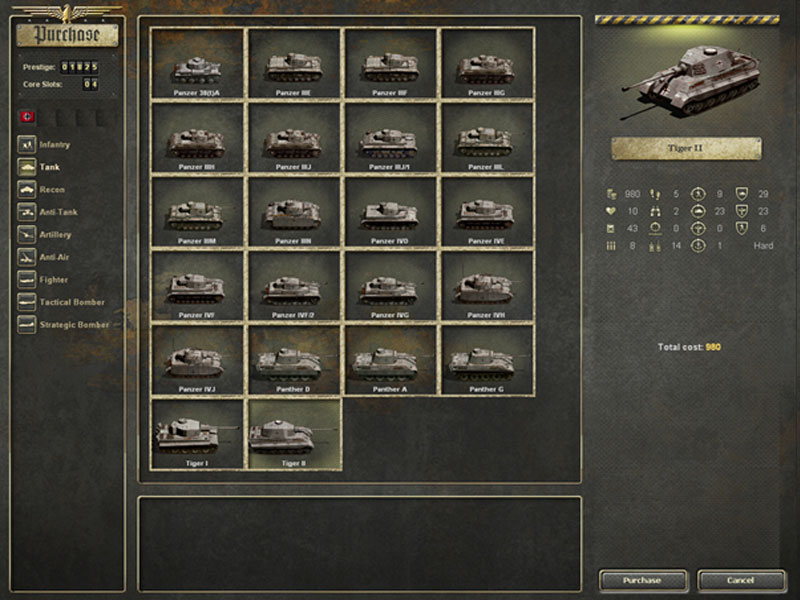
Task: Choose the Panzer IVJ tank
Action: click(197, 359)
